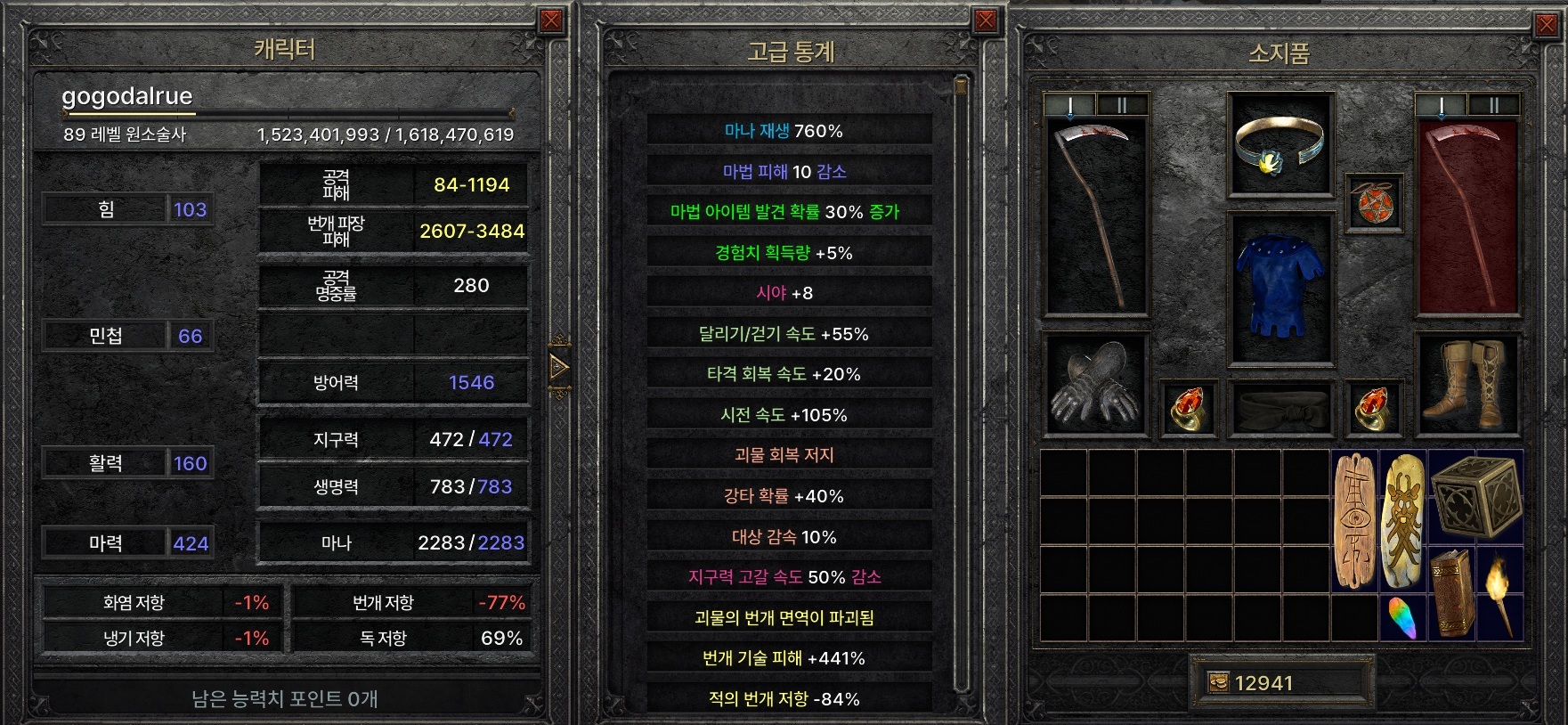Select the ring next to the gloves
1568x725 pixels.
[x=1187, y=407]
